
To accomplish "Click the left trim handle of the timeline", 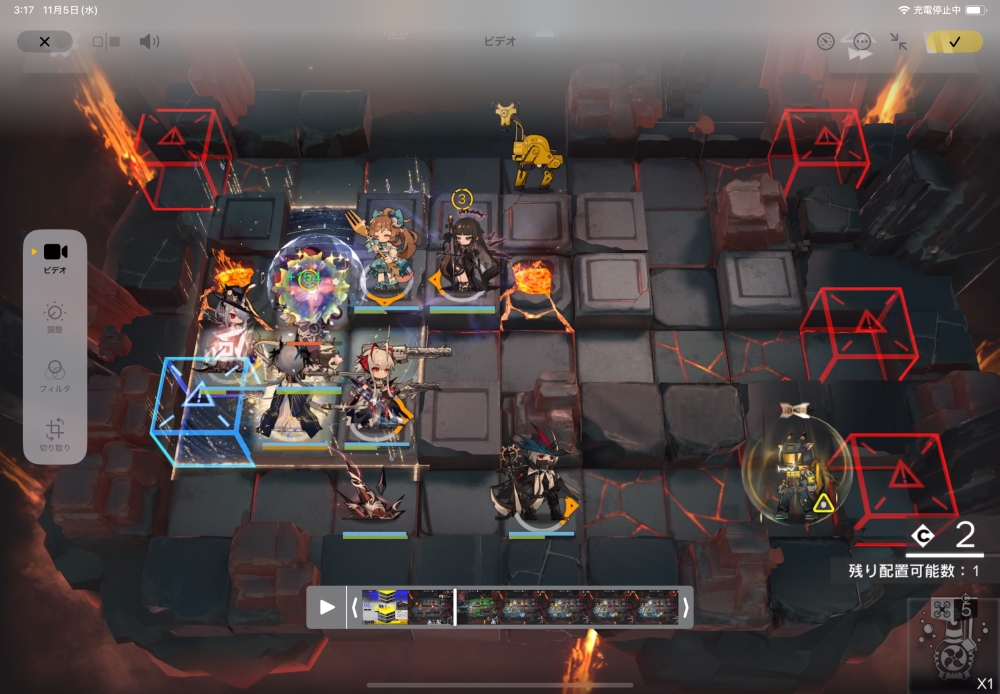I will coord(354,607).
